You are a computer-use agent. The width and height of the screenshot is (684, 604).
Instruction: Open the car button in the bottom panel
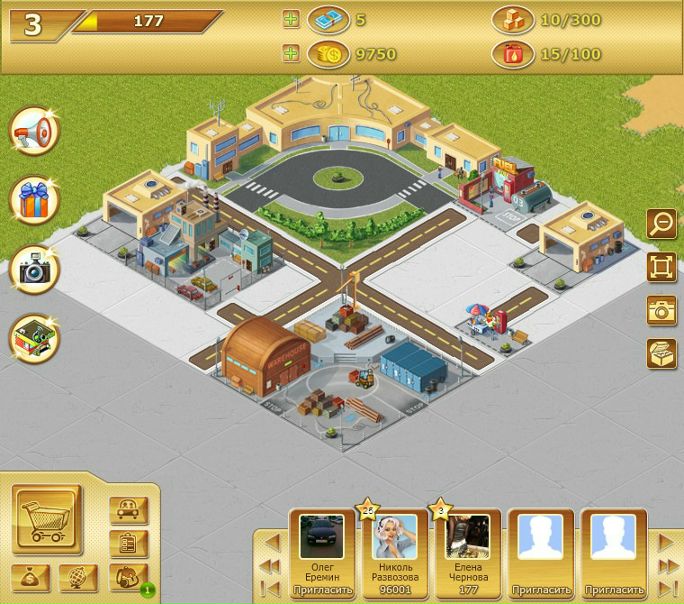pos(128,510)
